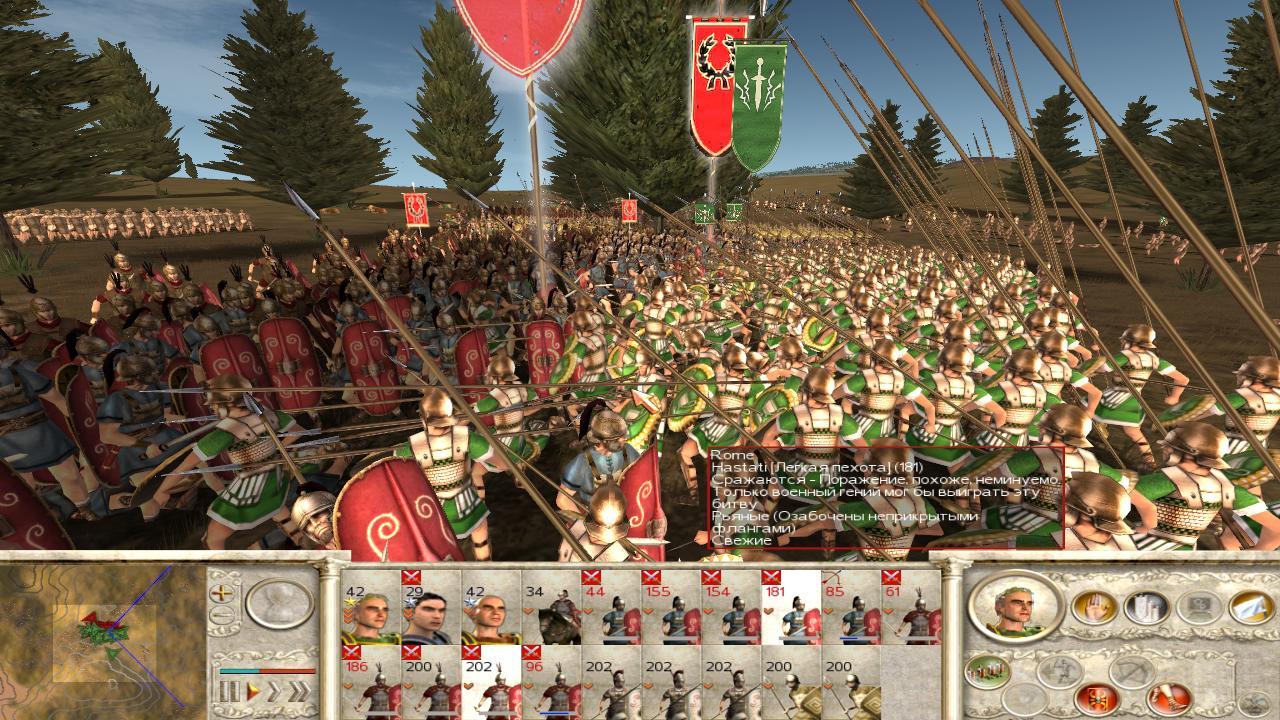Image resolution: width=1280 pixels, height=720 pixels.
Task: Set battle speed to triple-arrow fastest
Action: coord(299,691)
